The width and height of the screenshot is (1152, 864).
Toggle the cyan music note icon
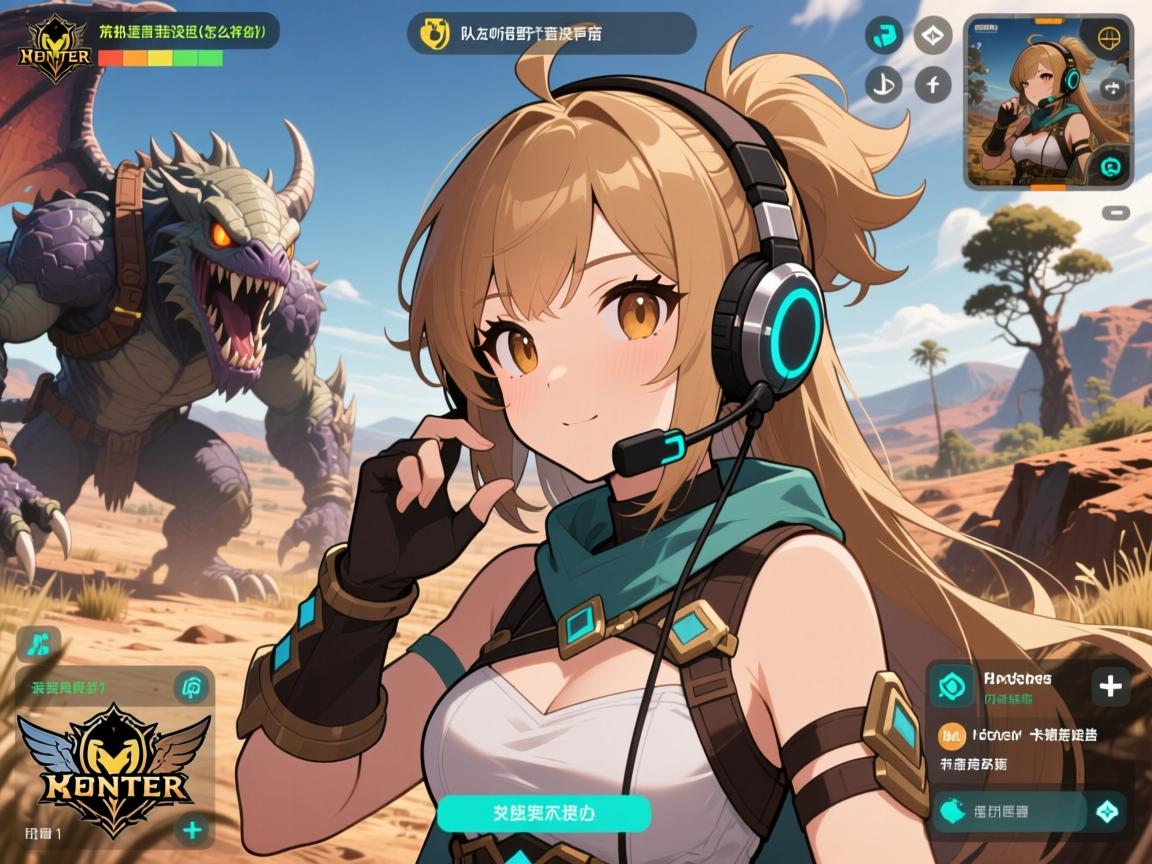38,643
